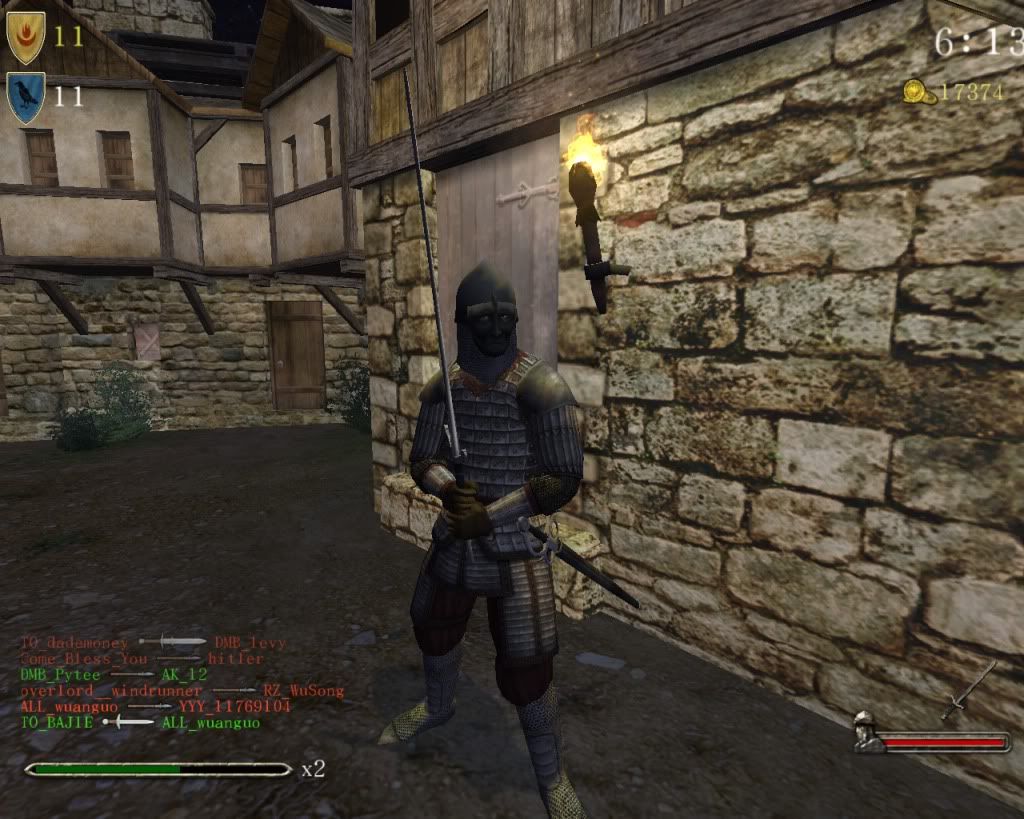1024x819 pixels.
Task: Click the blue raven team shield
Action: click(25, 97)
